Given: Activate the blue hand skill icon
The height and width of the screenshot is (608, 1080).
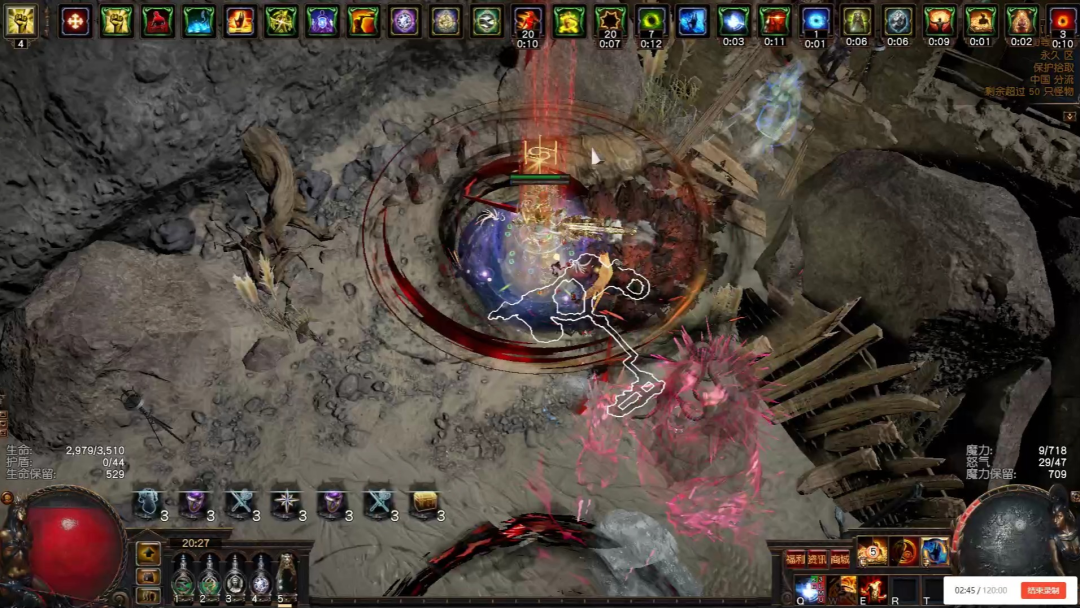Looking at the screenshot, I should pyautogui.click(x=935, y=551).
